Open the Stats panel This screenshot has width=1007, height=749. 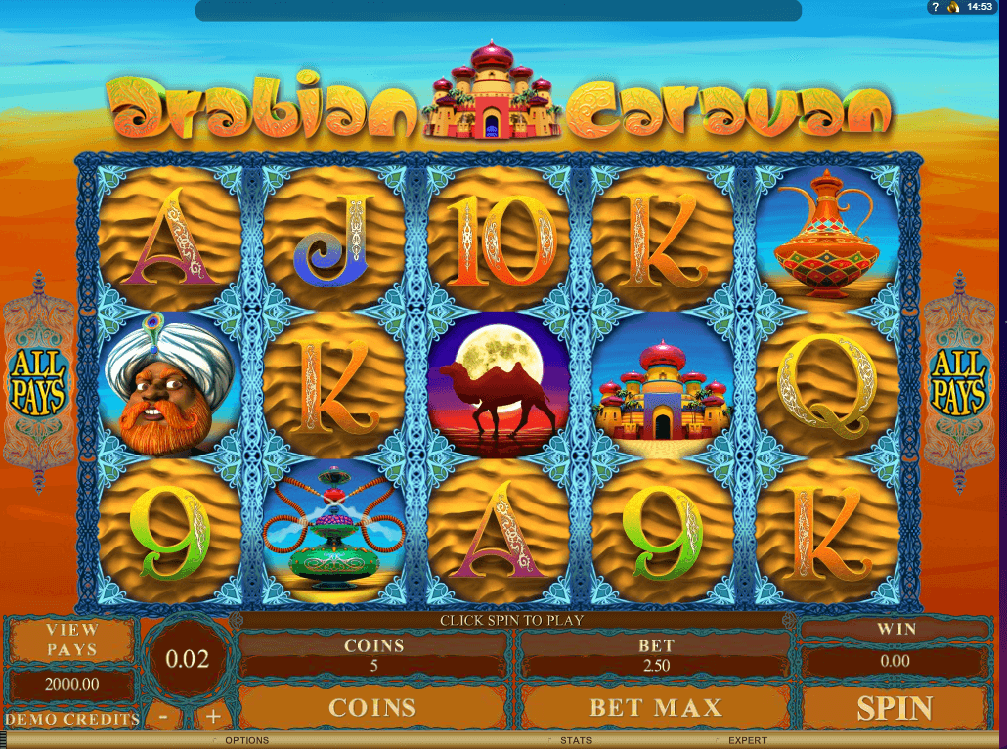575,741
